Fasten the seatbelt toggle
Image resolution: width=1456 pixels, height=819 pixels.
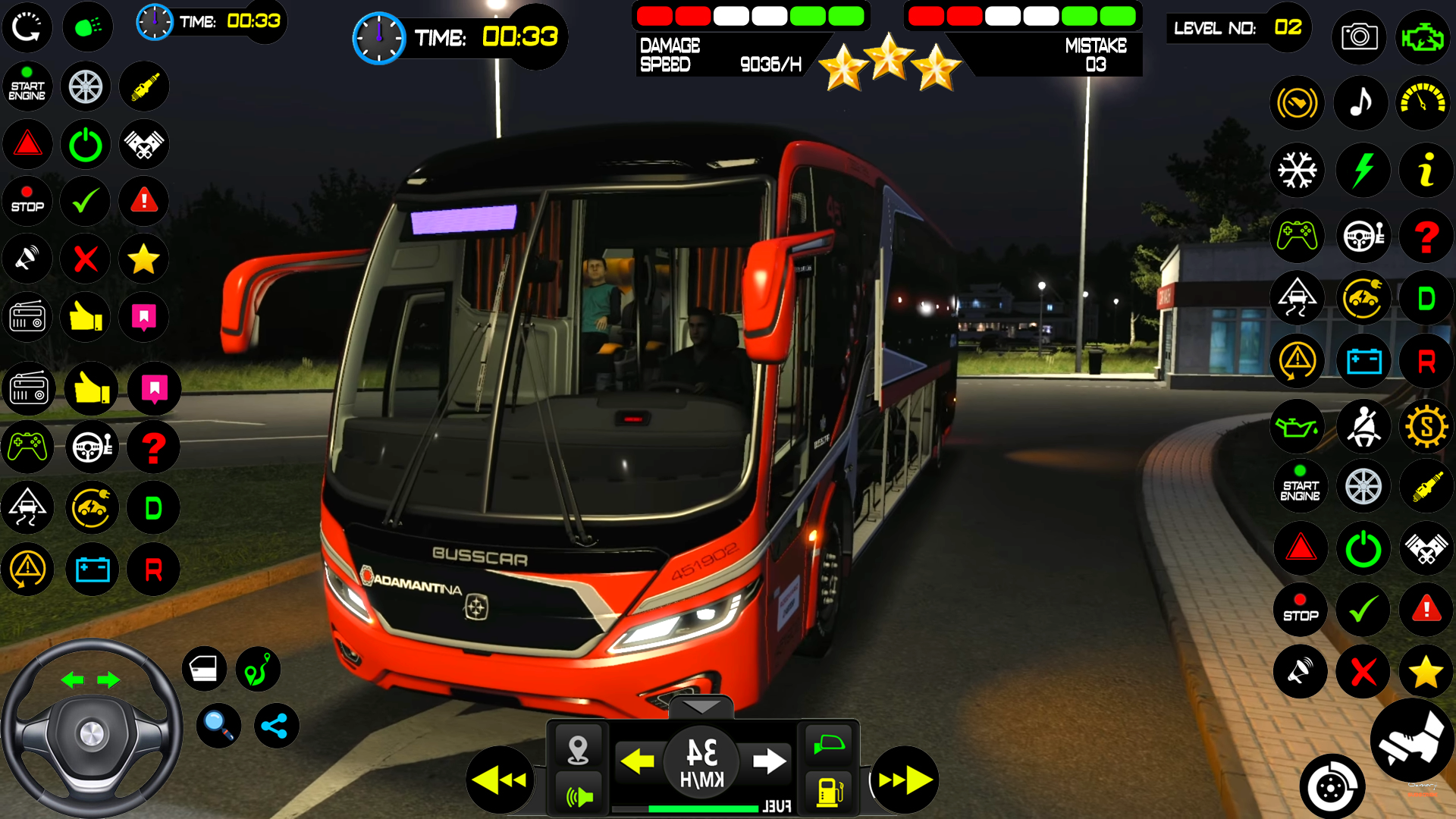point(1363,427)
